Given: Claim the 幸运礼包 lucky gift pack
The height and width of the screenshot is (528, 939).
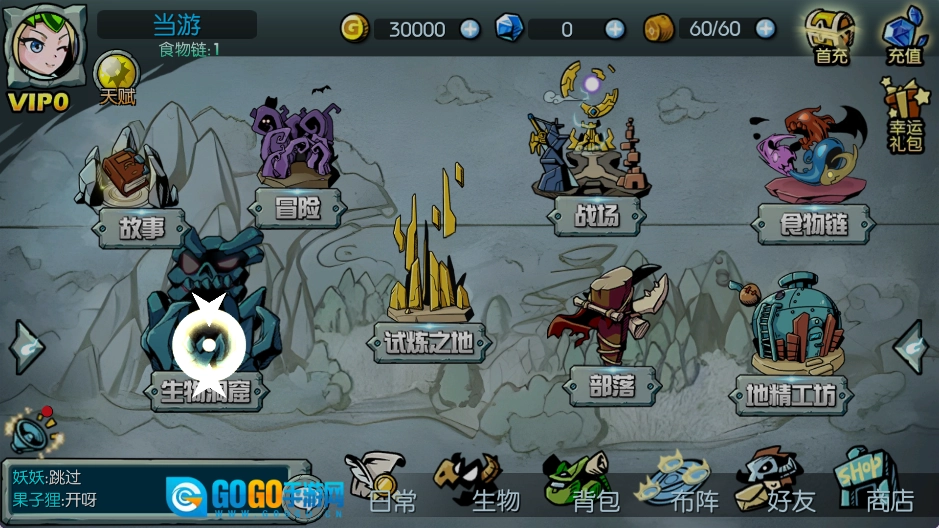Looking at the screenshot, I should click(904, 110).
